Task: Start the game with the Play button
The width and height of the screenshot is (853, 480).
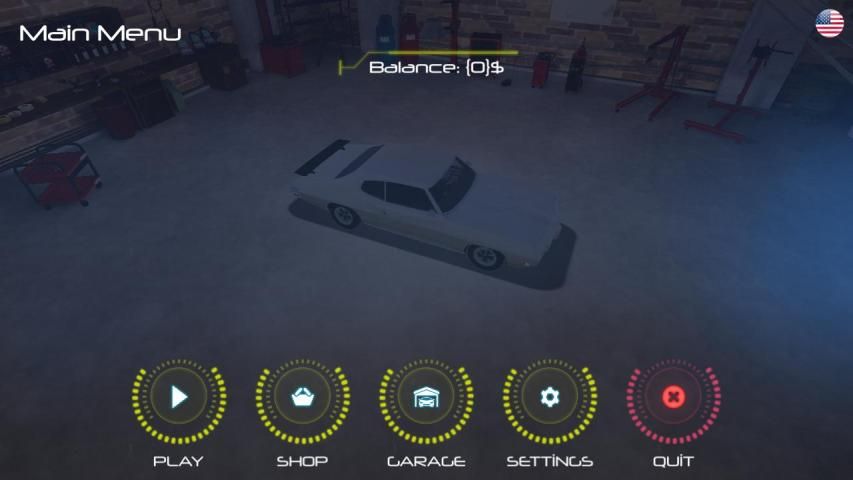Action: point(178,398)
